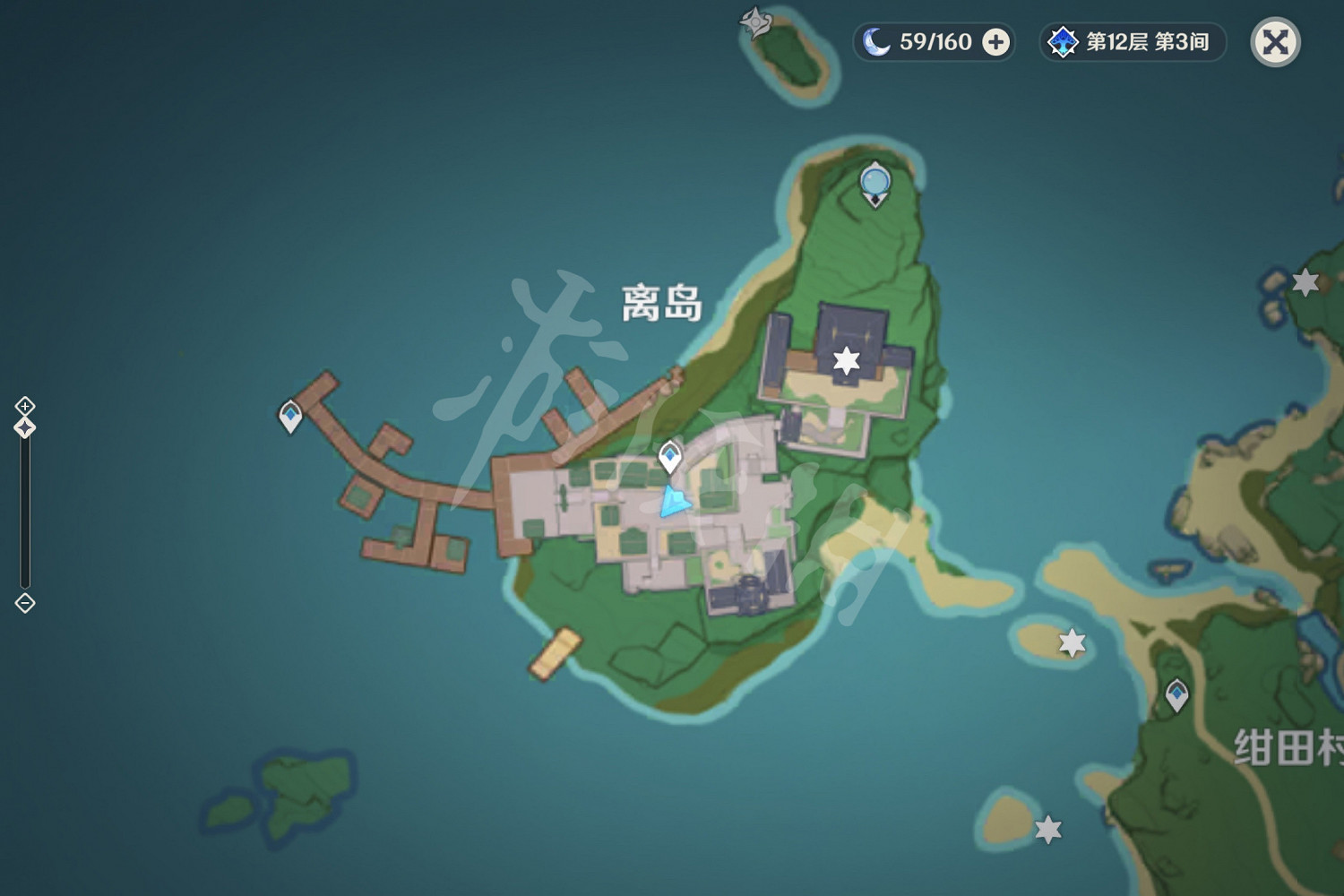The height and width of the screenshot is (896, 1344).
Task: Click the teleport waypoint near the player arrow
Action: (669, 456)
